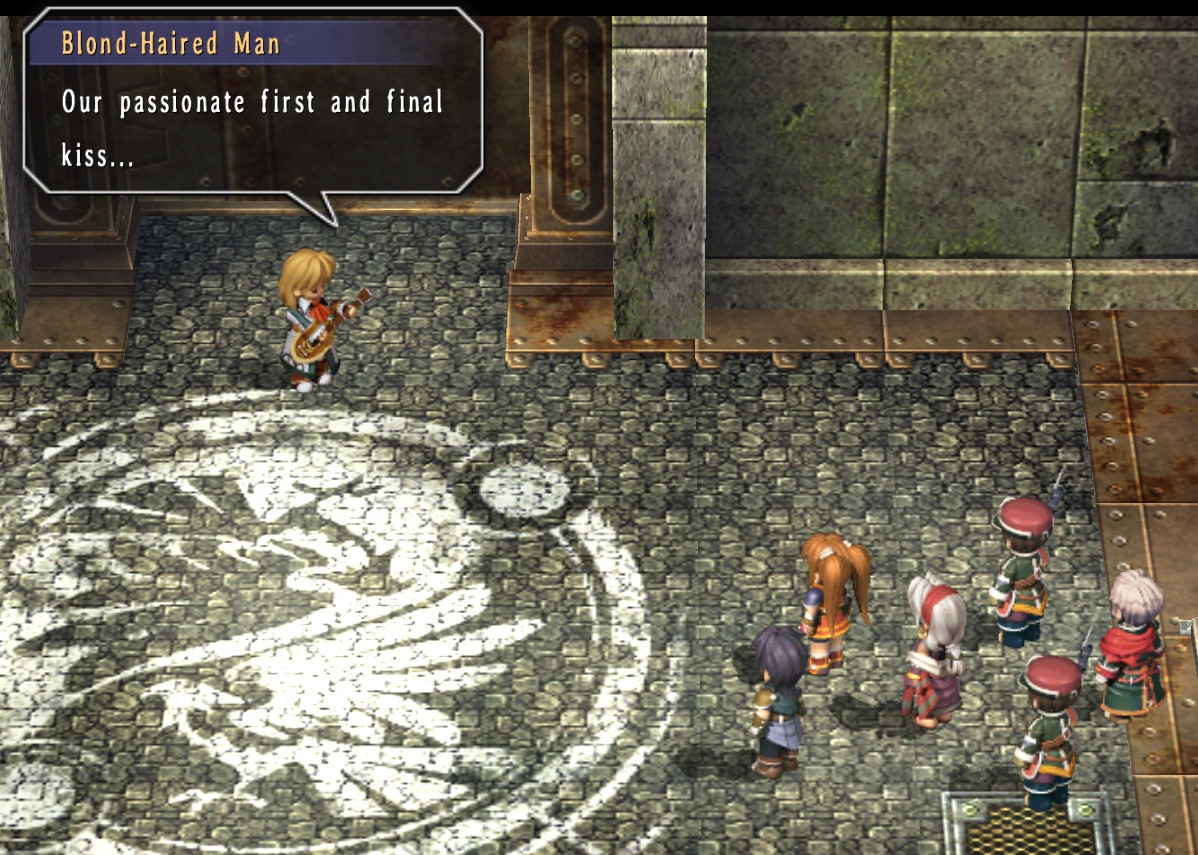Advance the Blond-Haired Man's dialogue box
The image size is (1198, 855).
pos(254,115)
